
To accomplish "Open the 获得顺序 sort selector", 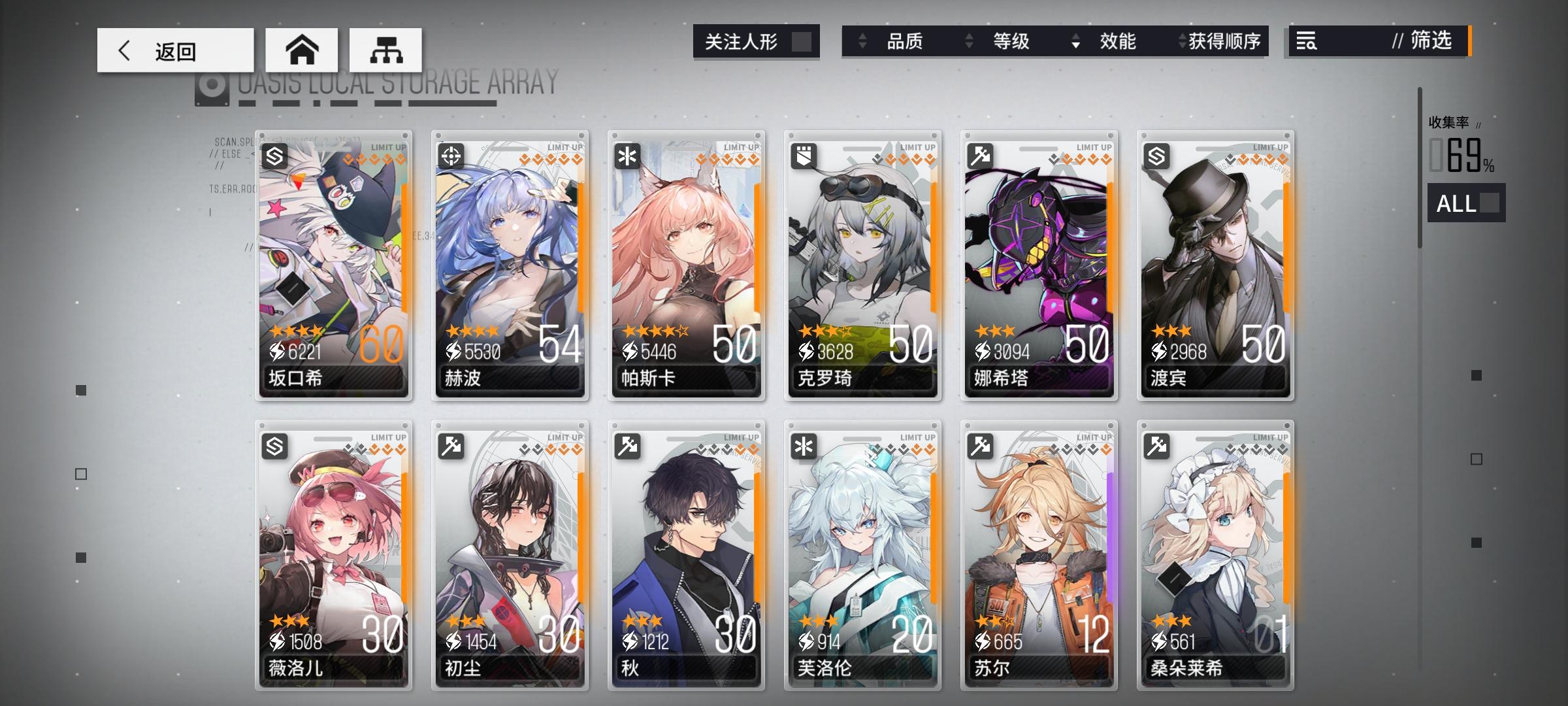I will (1181, 42).
